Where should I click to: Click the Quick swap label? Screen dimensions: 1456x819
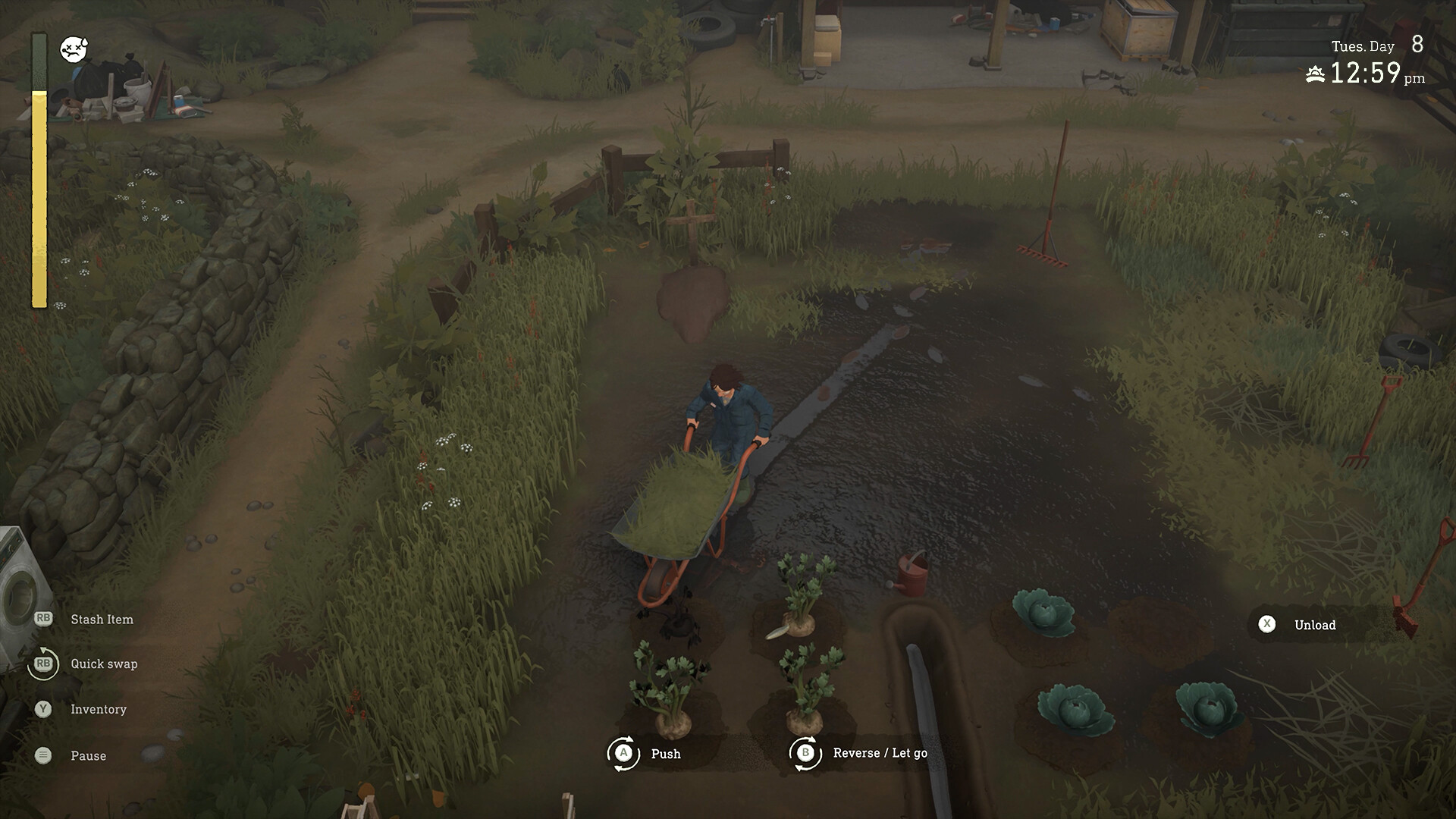pyautogui.click(x=103, y=664)
